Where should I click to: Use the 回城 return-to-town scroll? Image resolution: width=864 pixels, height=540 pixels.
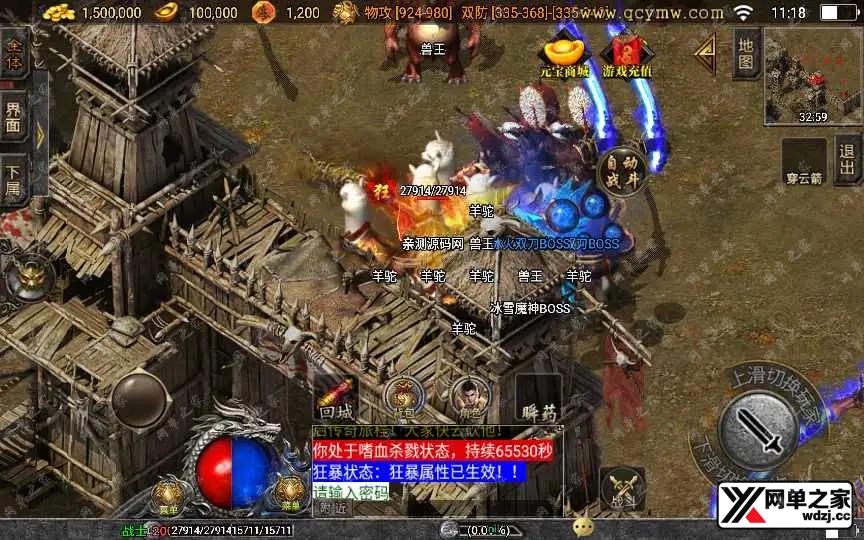pyautogui.click(x=336, y=397)
